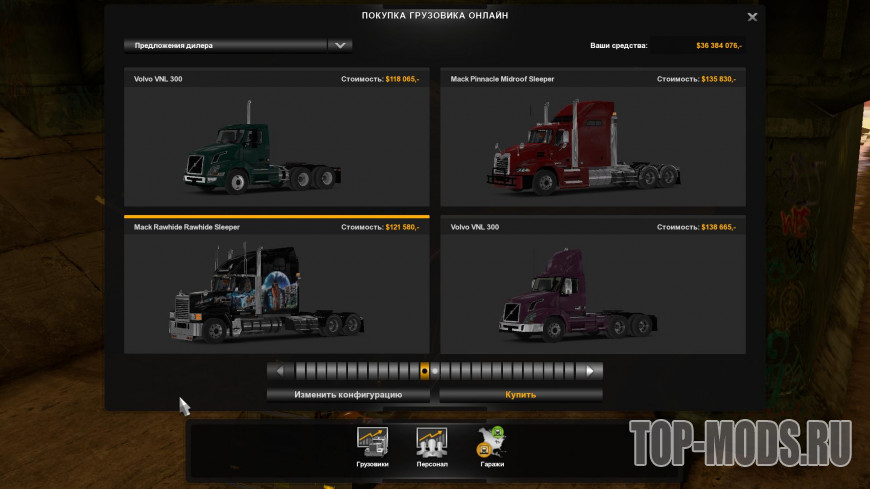Choose the Mack Pinnacle Midroof Sleeper offer
The width and height of the screenshot is (870, 489).
pos(592,140)
